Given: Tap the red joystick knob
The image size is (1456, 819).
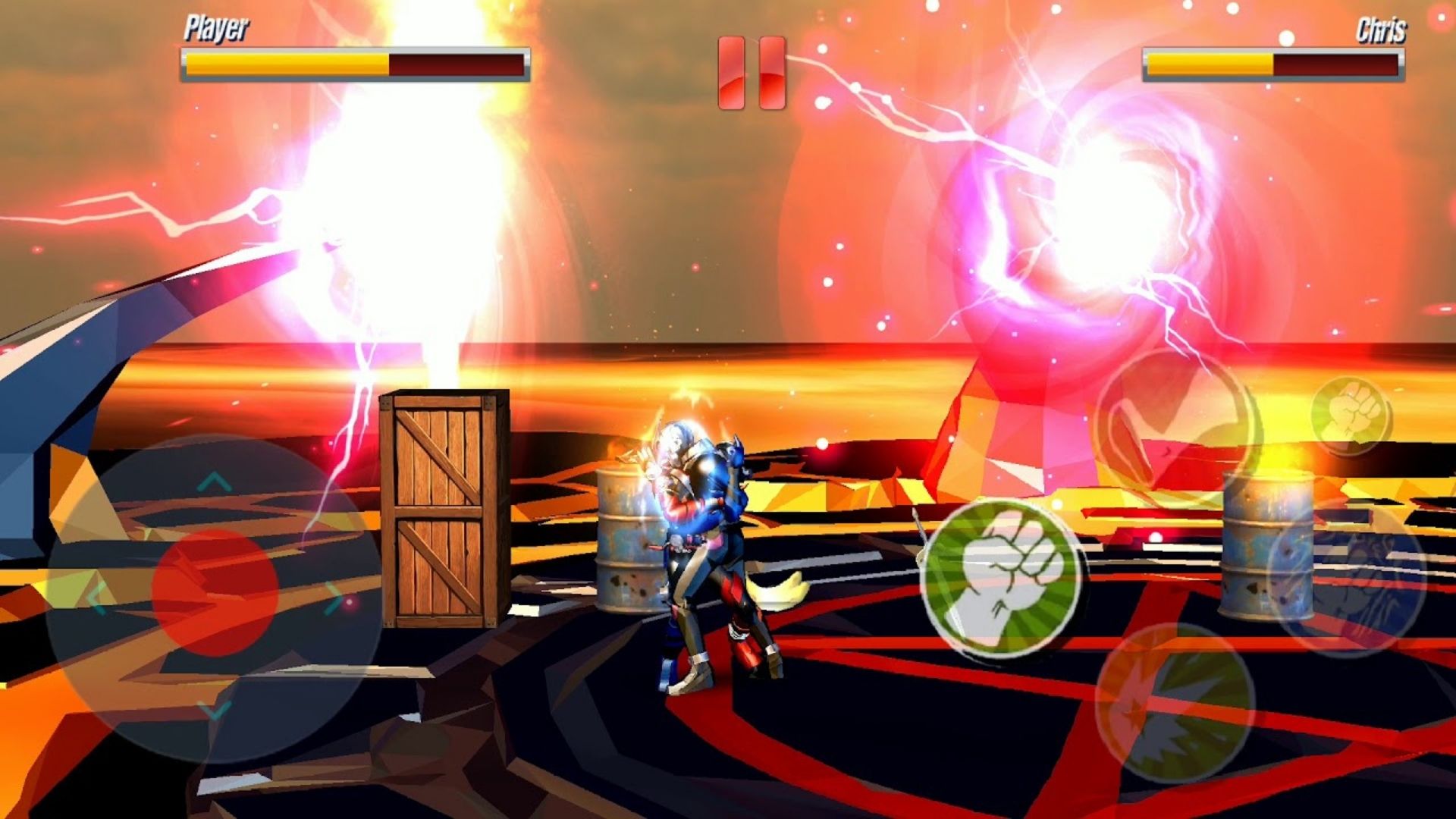Looking at the screenshot, I should (x=215, y=592).
